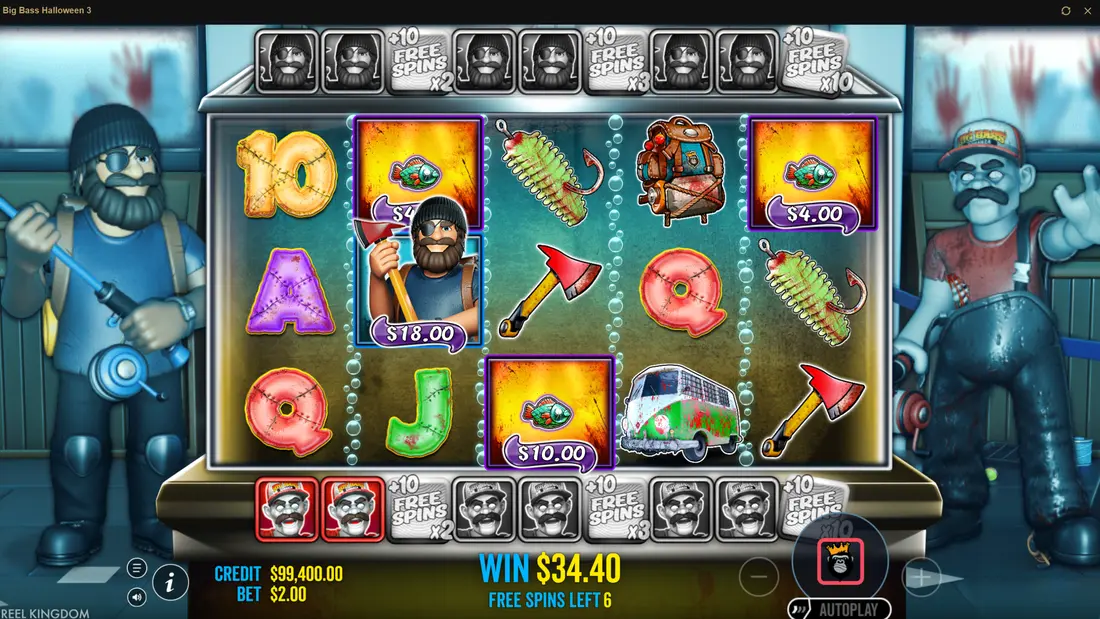Close the Big Bass Halloween 3 window
The height and width of the screenshot is (619, 1100).
(x=1088, y=11)
